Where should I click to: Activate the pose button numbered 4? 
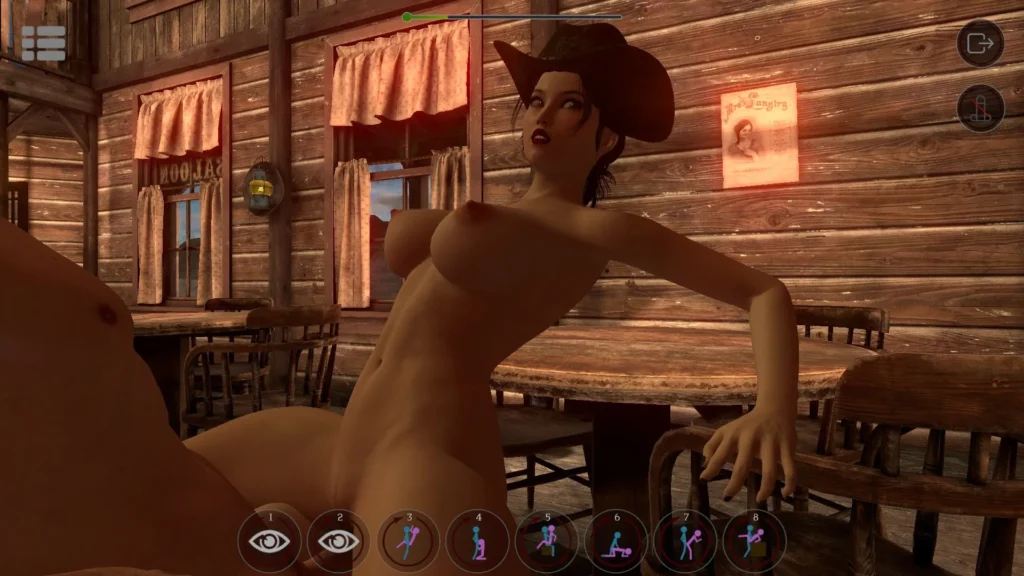(x=478, y=541)
